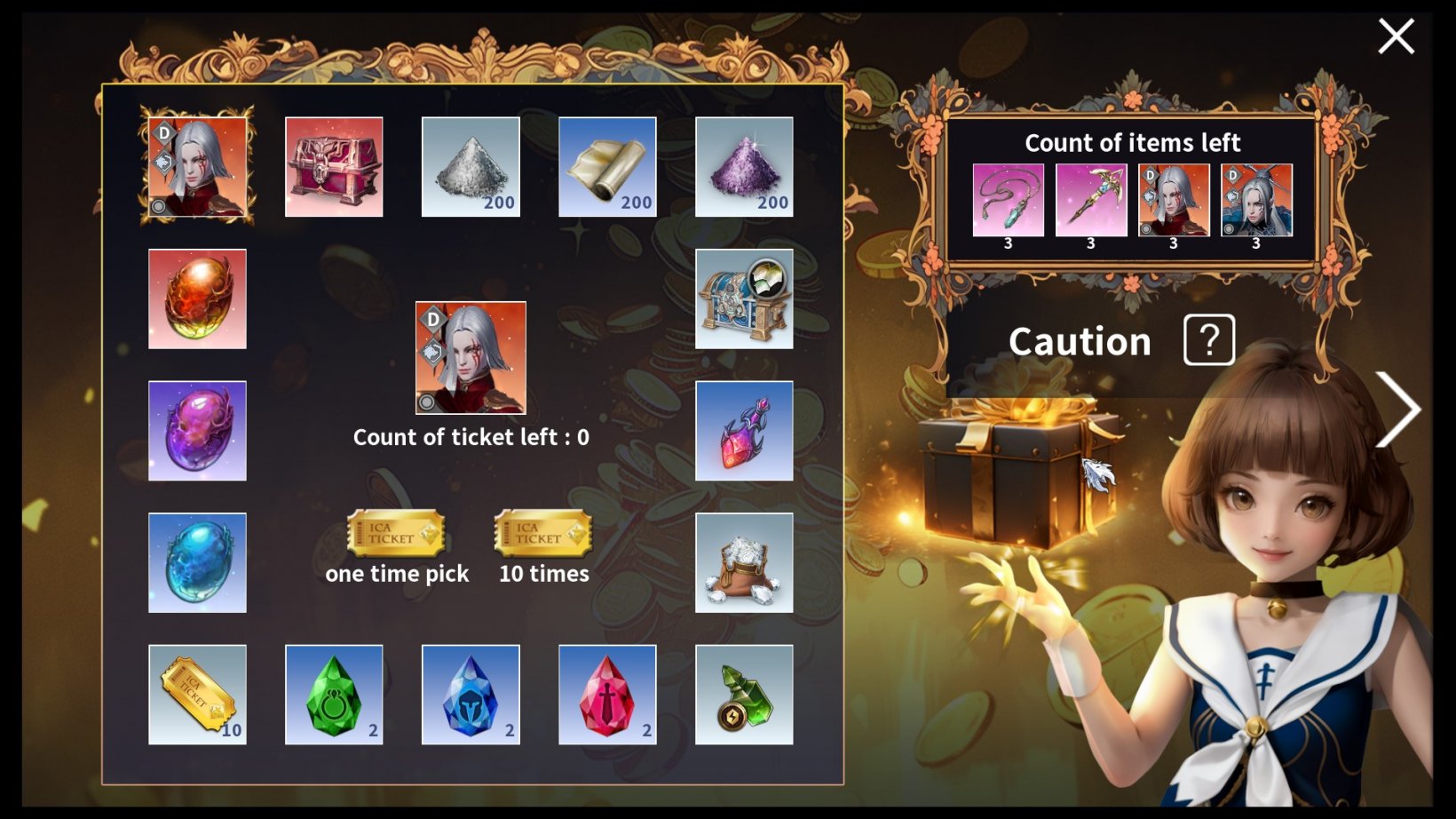The width and height of the screenshot is (1456, 819).
Task: Click the ICA Ticket icon showing 10
Action: point(197,694)
